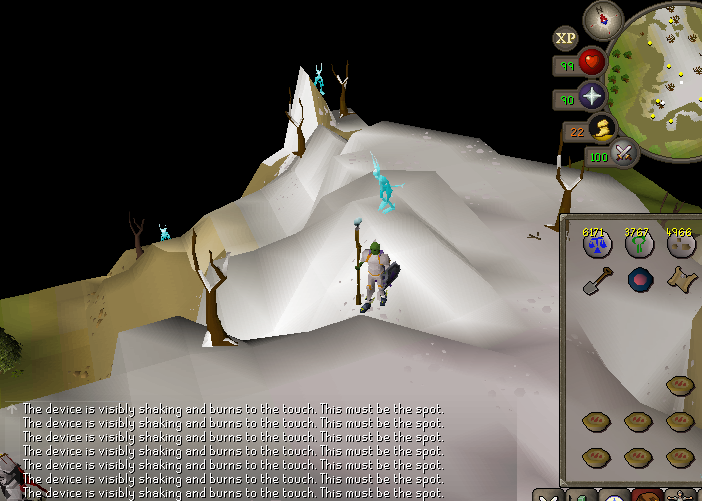Activate the crossed swords special attack orb
This screenshot has width=702, height=501.
coord(625,154)
